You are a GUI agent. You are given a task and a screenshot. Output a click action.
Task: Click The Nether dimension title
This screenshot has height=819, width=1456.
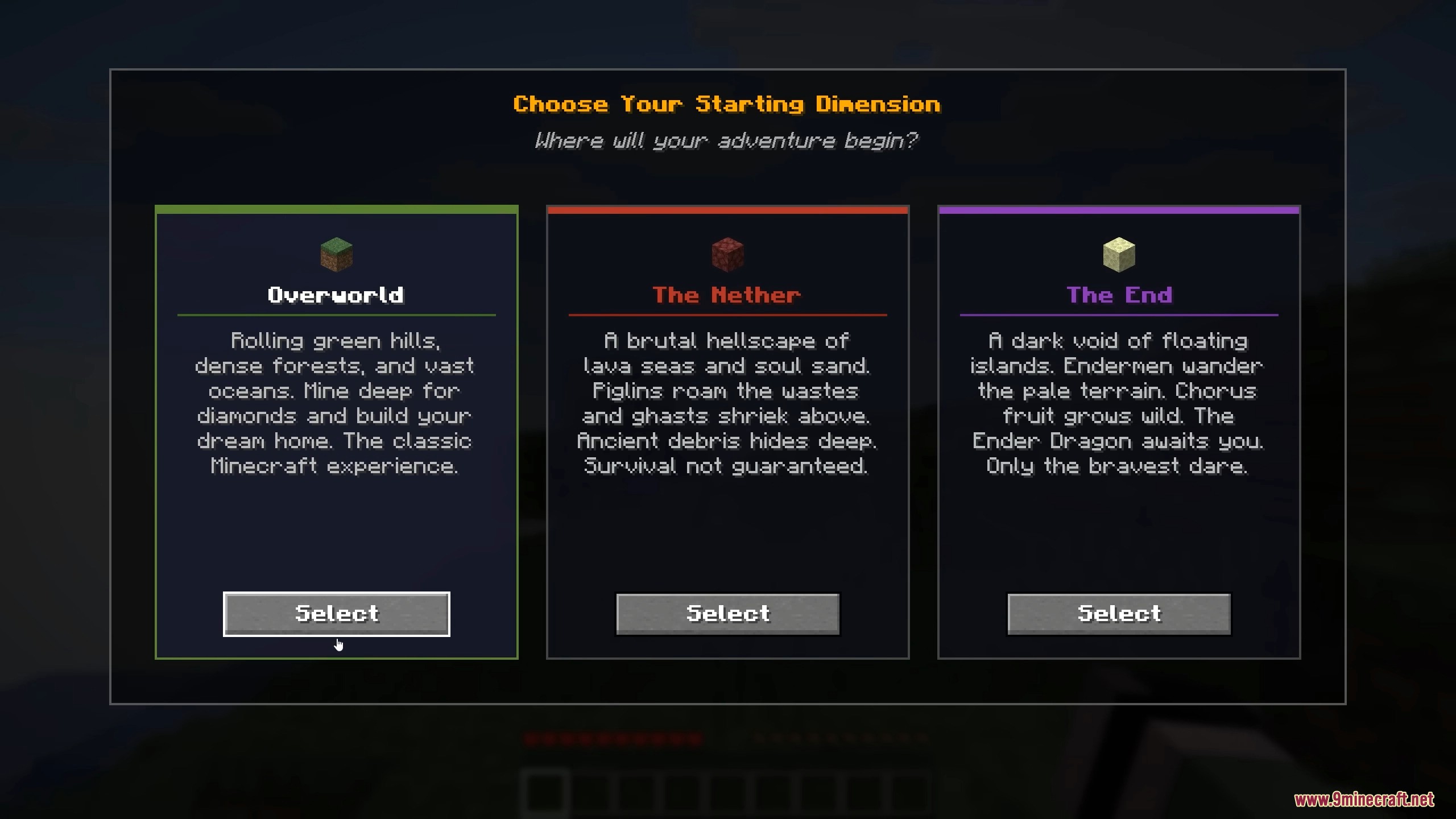click(728, 295)
